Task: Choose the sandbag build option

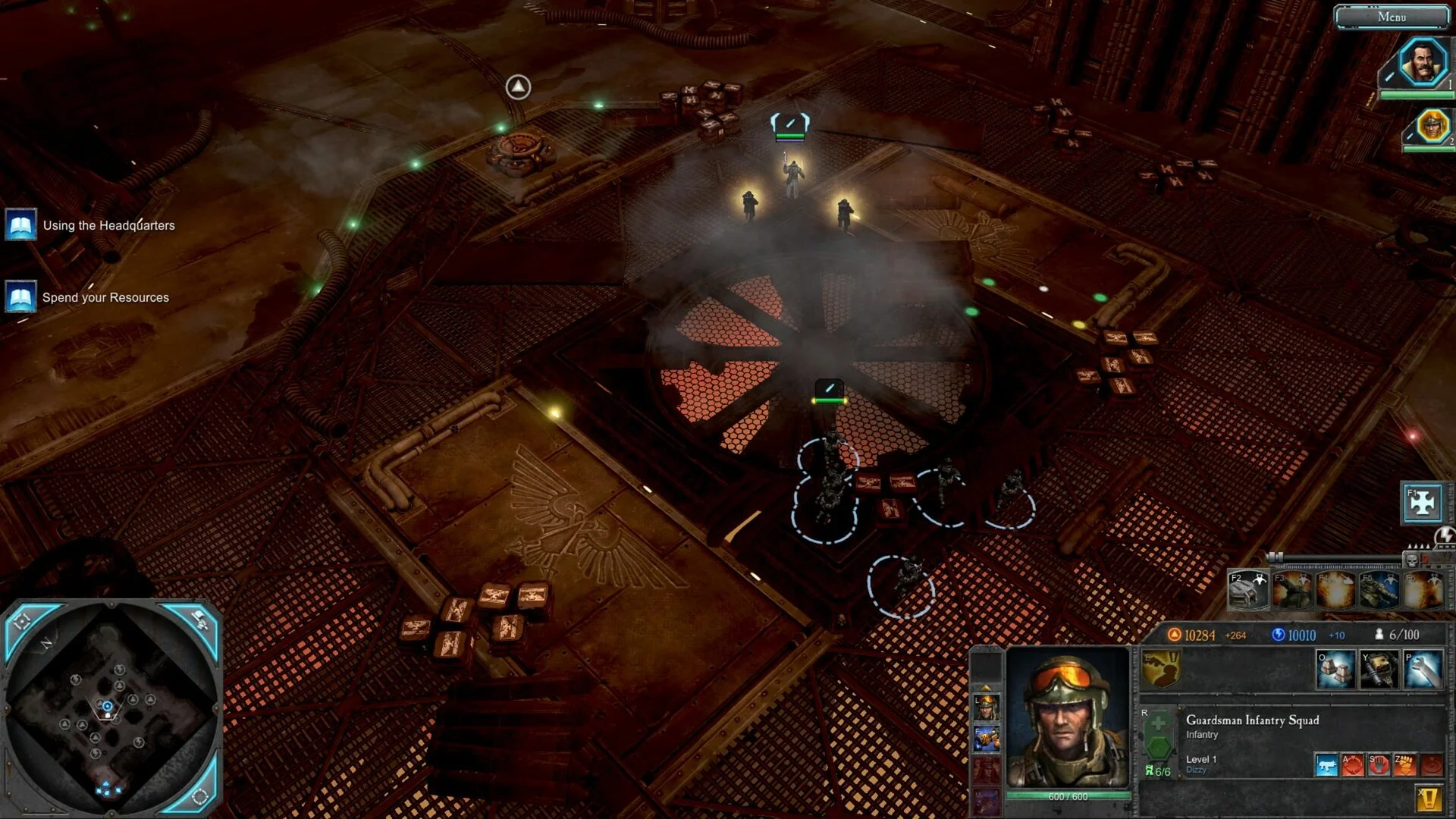Action: [1335, 669]
